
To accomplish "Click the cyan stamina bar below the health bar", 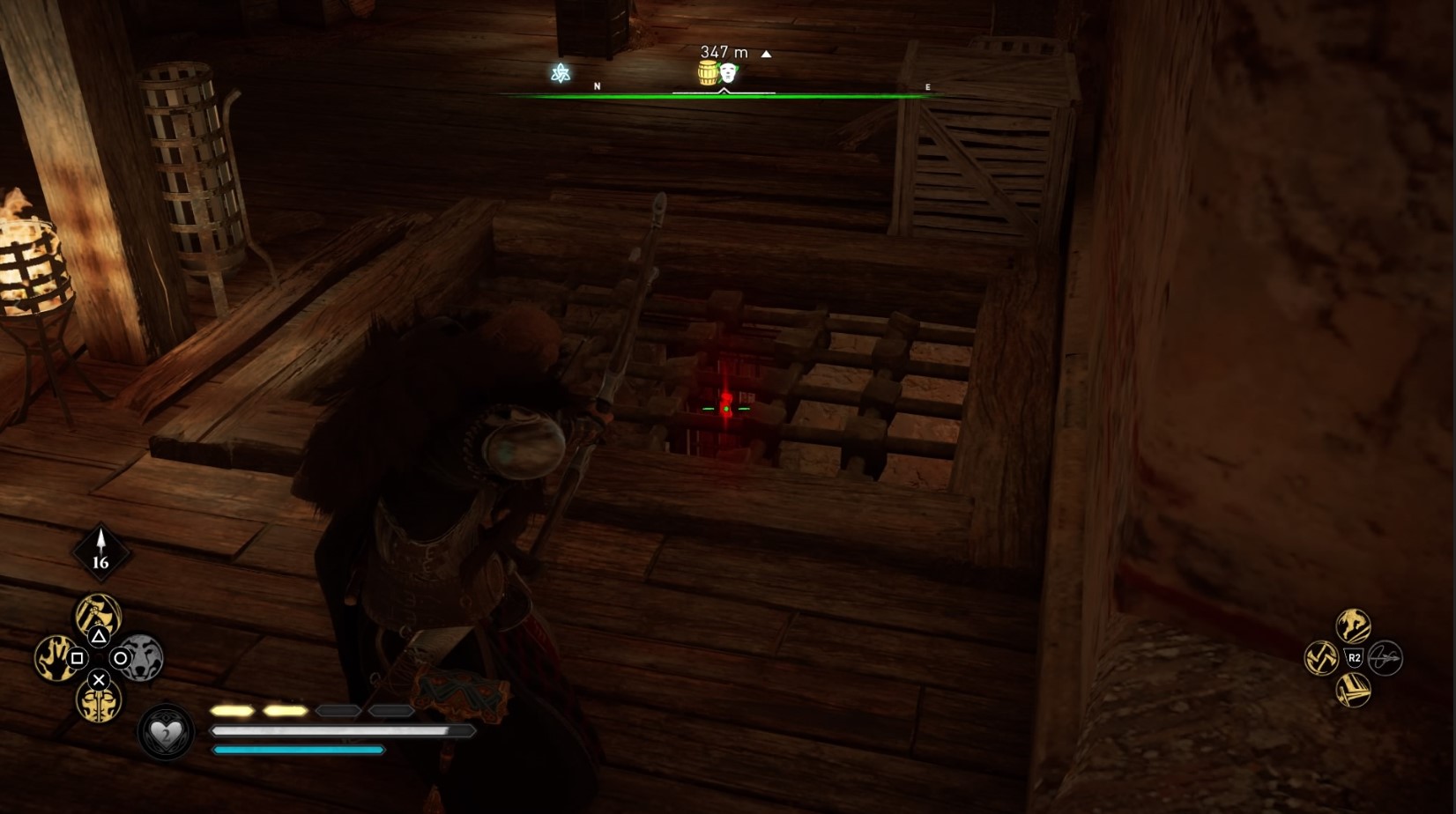I will point(296,750).
